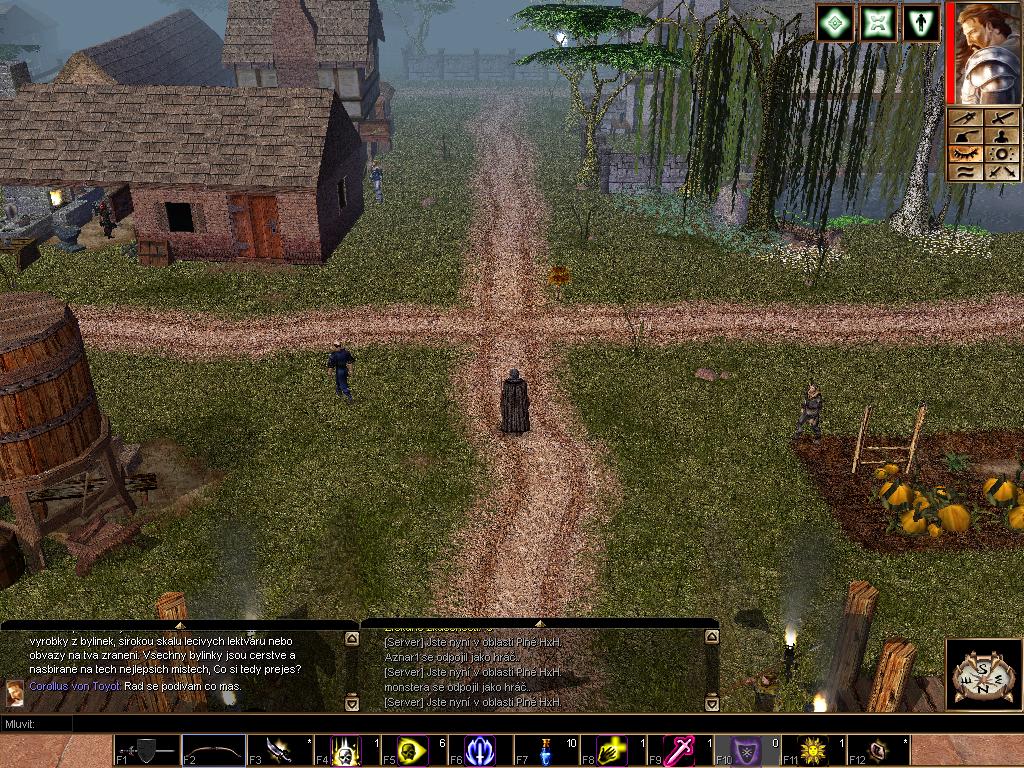Drink the blue potion in slot F7

pos(545,750)
